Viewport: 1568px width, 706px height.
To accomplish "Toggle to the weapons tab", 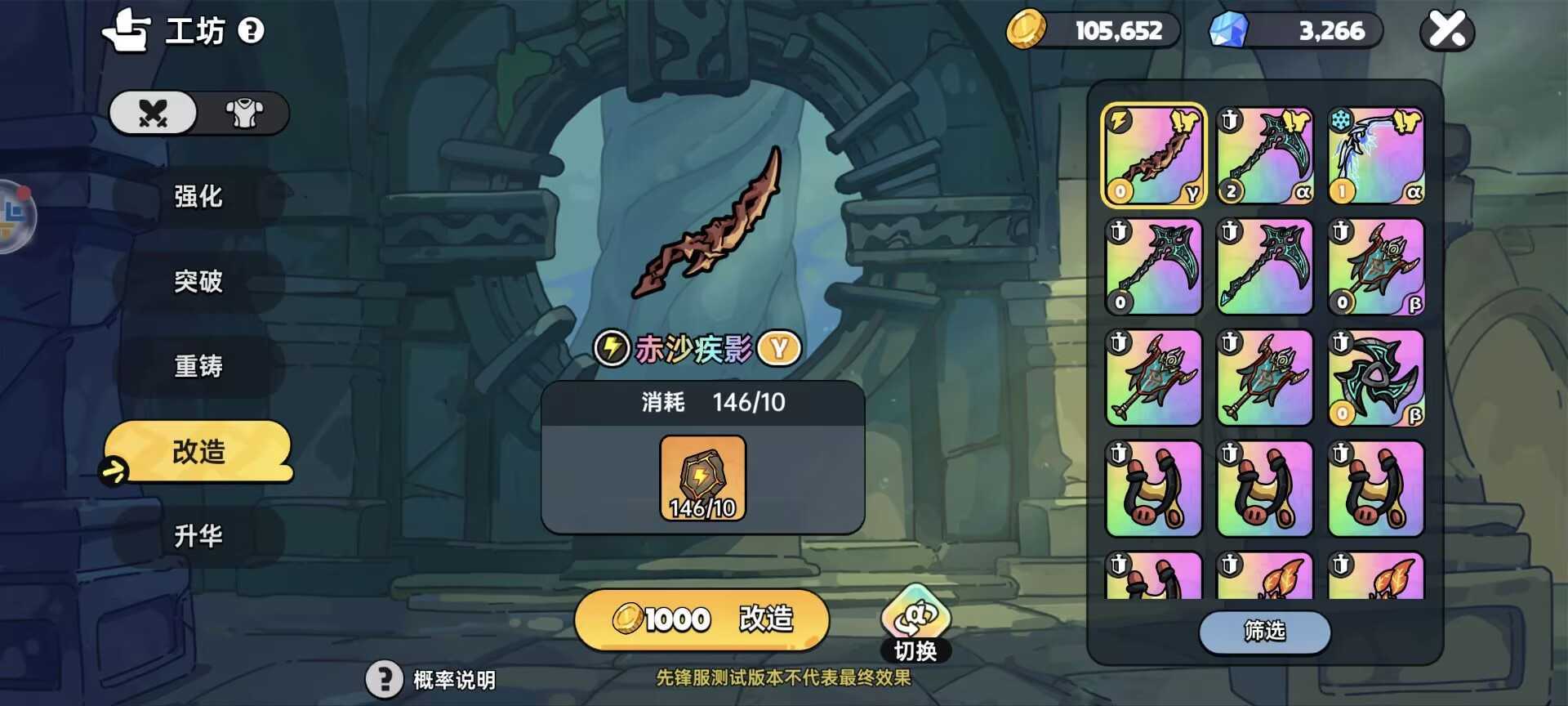I will click(x=154, y=114).
